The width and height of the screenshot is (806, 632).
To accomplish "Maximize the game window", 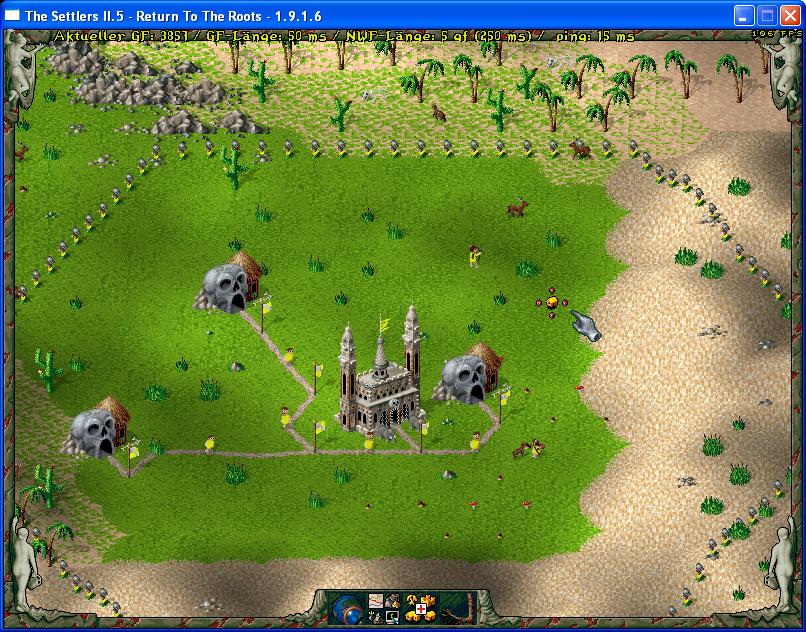I will click(766, 15).
